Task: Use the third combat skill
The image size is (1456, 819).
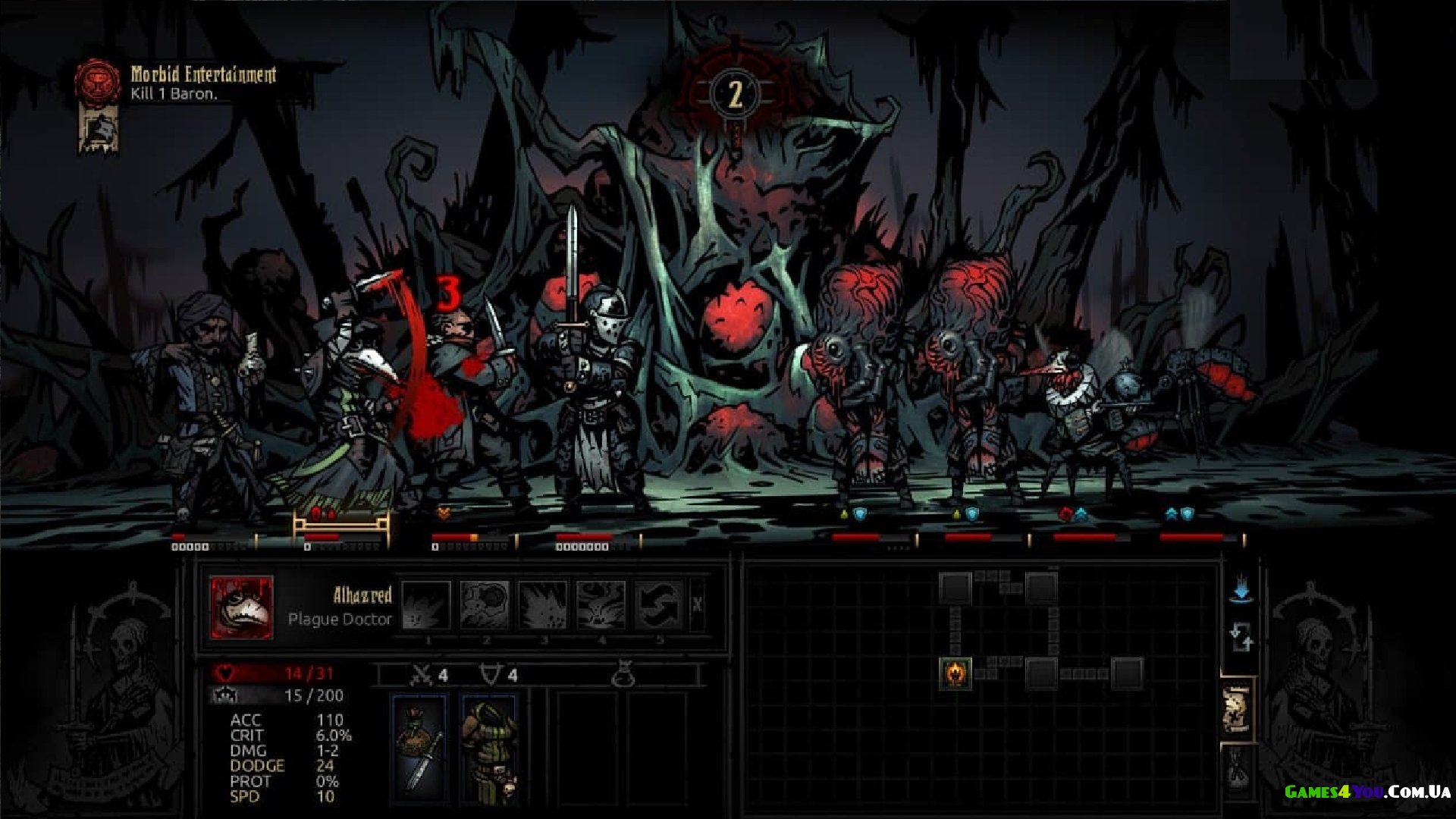Action: tap(543, 605)
